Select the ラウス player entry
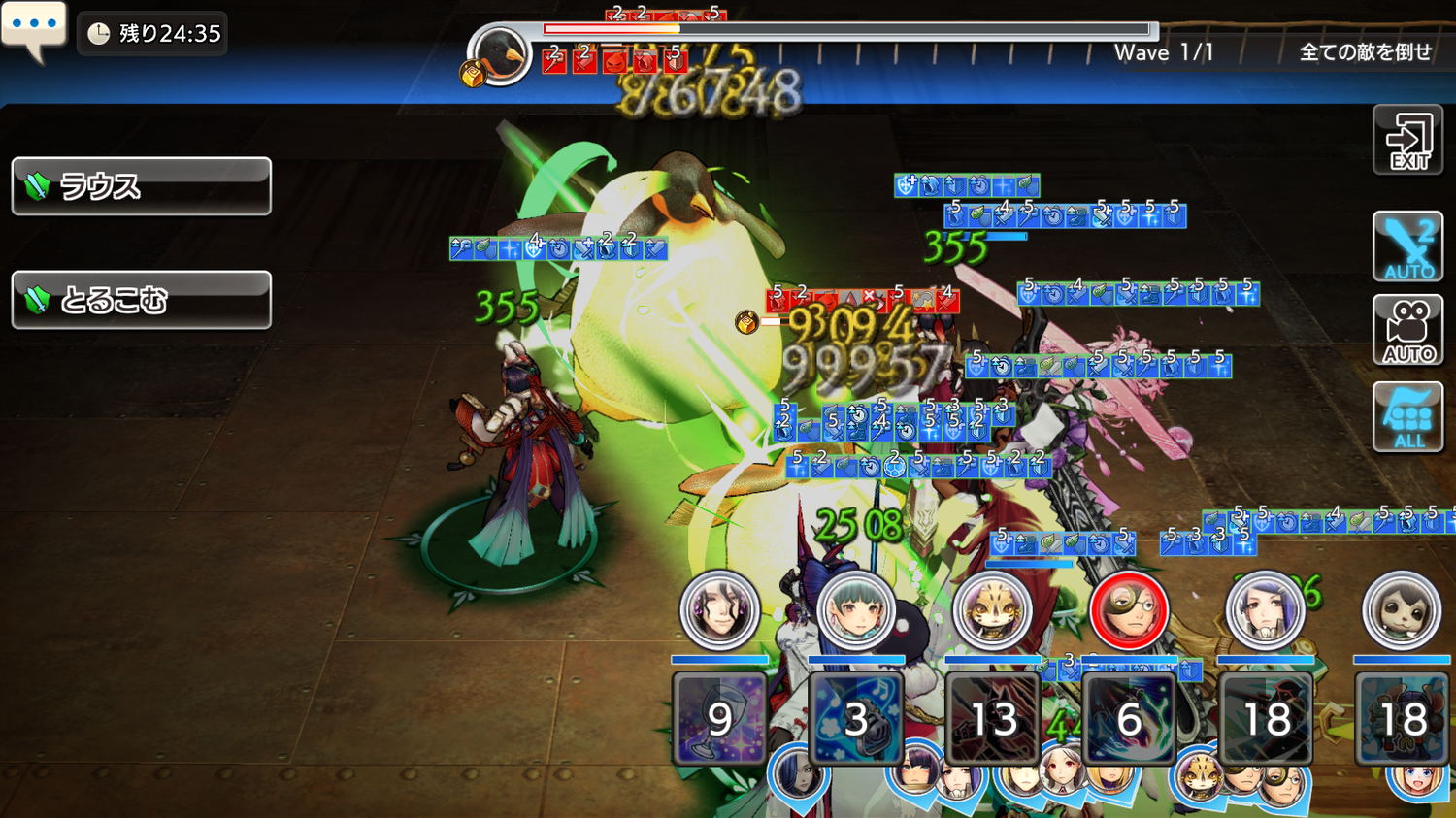Viewport: 1456px width, 818px height. [142, 186]
